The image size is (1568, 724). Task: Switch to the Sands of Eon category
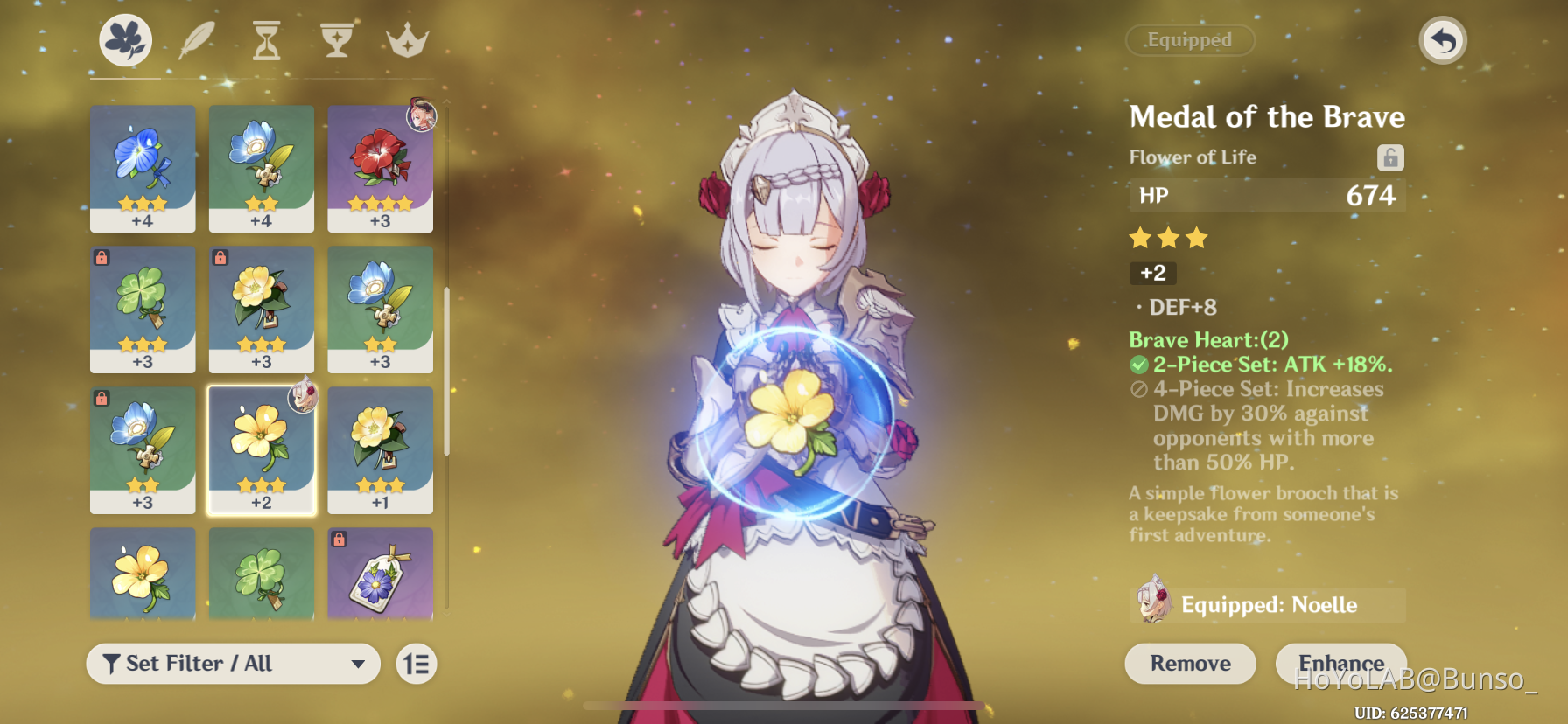pos(265,39)
